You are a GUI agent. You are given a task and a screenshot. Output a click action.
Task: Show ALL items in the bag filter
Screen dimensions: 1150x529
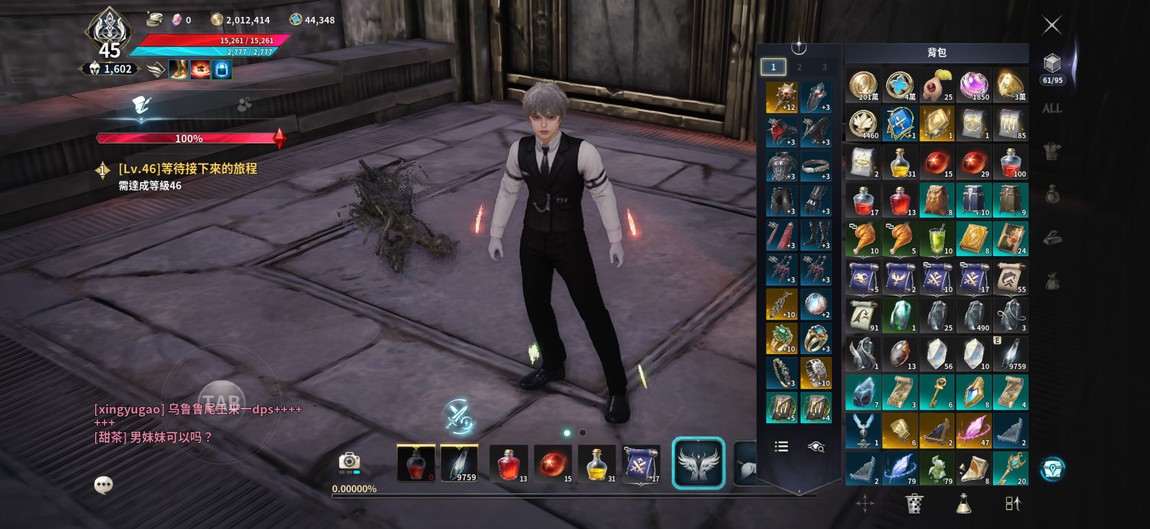click(x=1051, y=108)
